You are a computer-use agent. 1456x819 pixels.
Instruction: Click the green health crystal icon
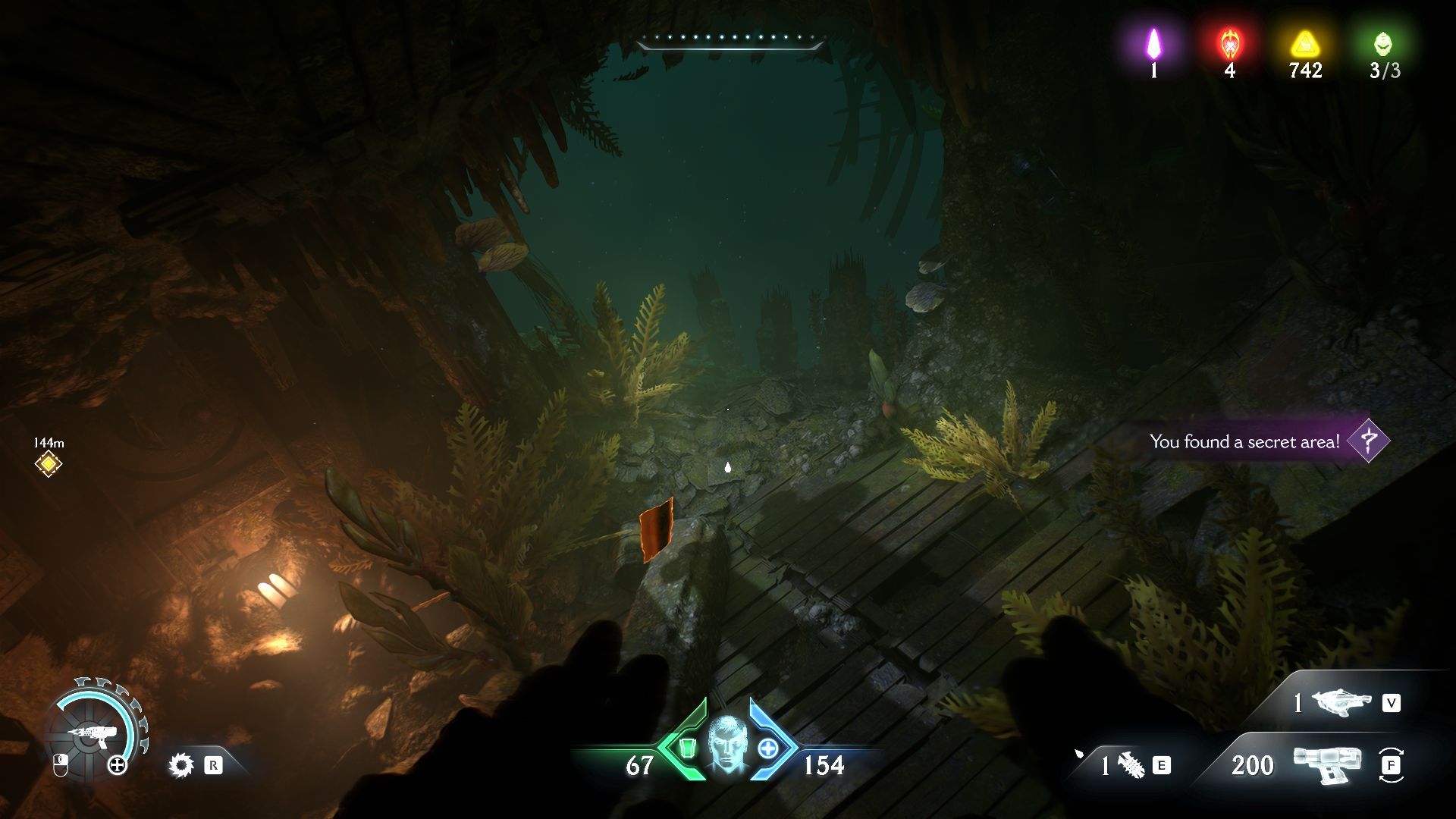point(687,748)
